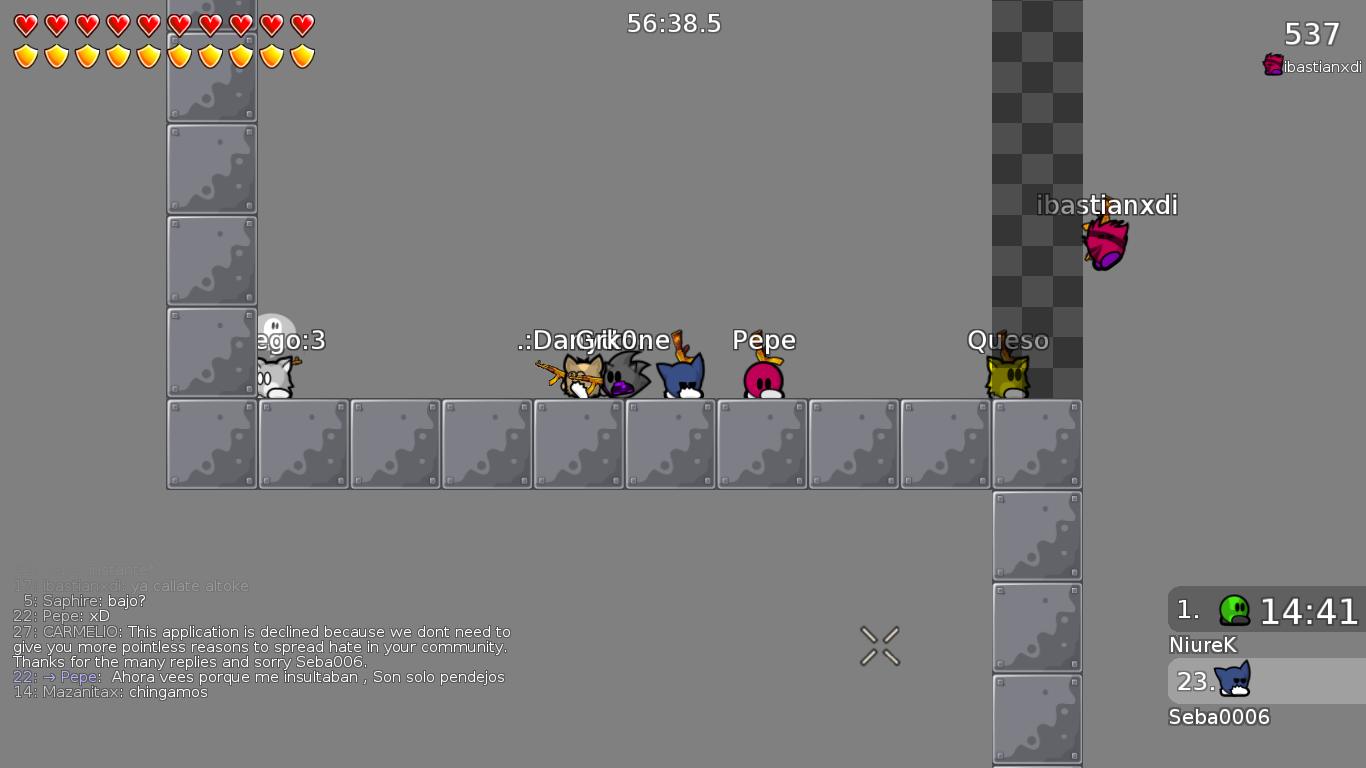The image size is (1366, 768).
Task: Click ibastianxdi's falling character near the checkered wall
Action: [1106, 243]
